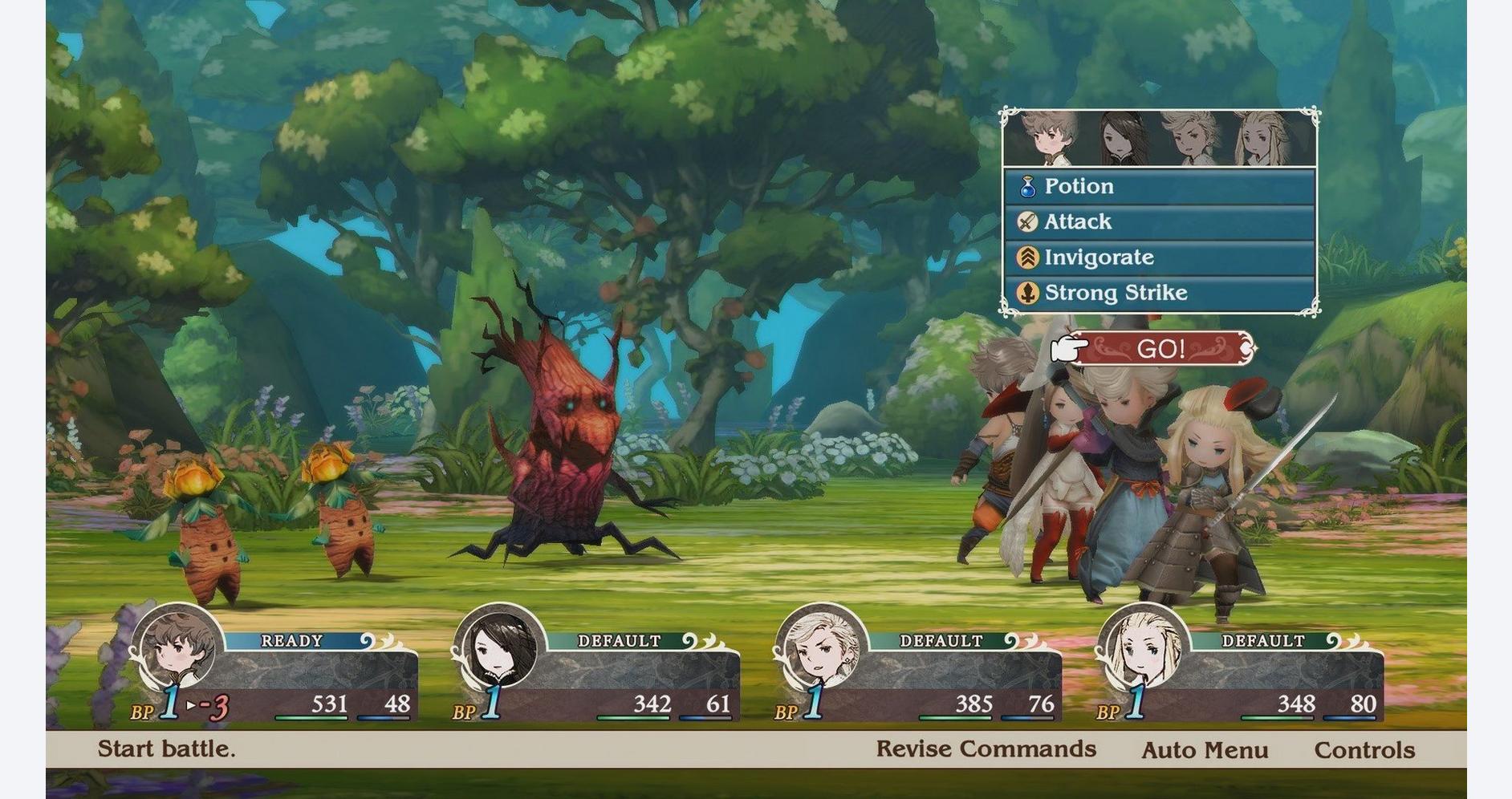
Task: Select the Invigorate ability
Action: (1158, 258)
